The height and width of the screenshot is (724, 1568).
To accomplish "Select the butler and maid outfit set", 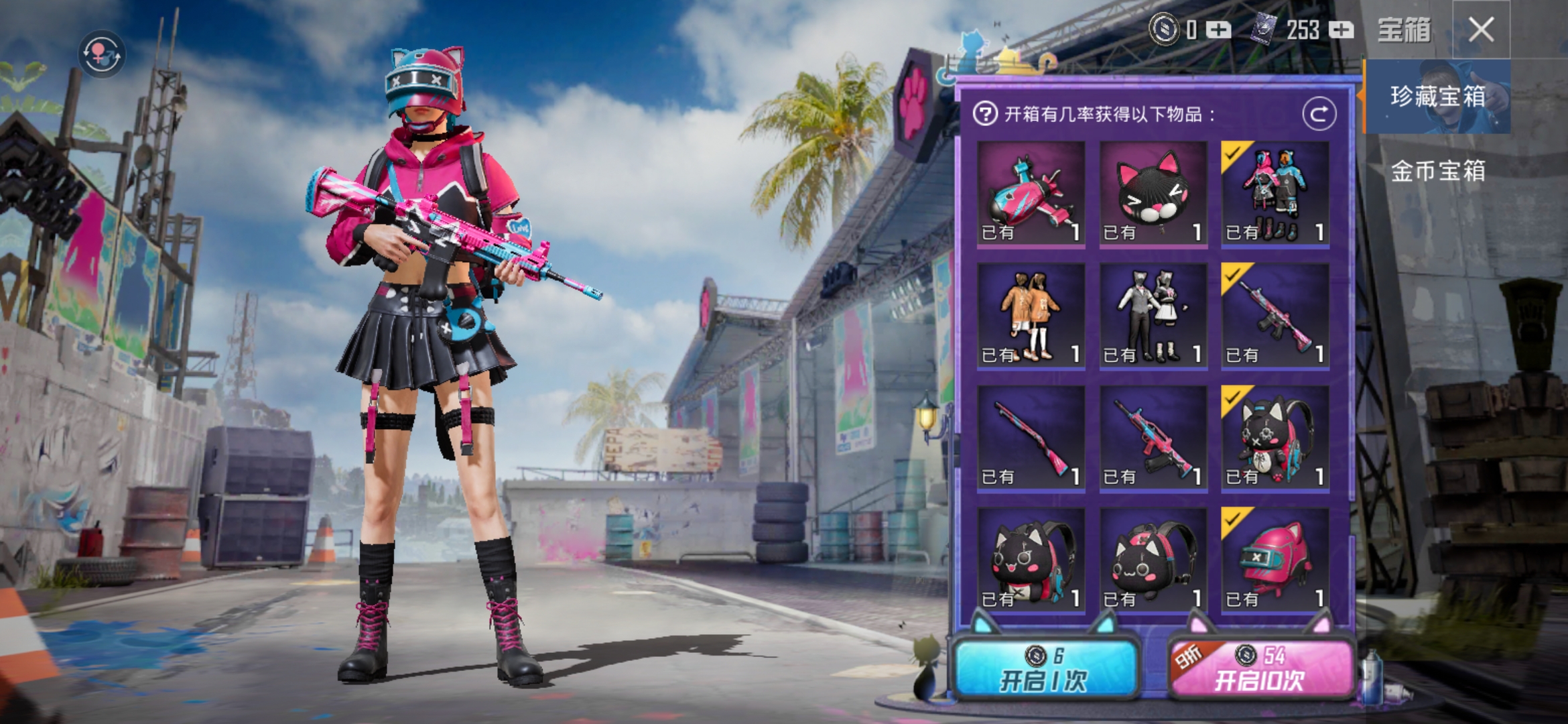I will (x=1153, y=316).
